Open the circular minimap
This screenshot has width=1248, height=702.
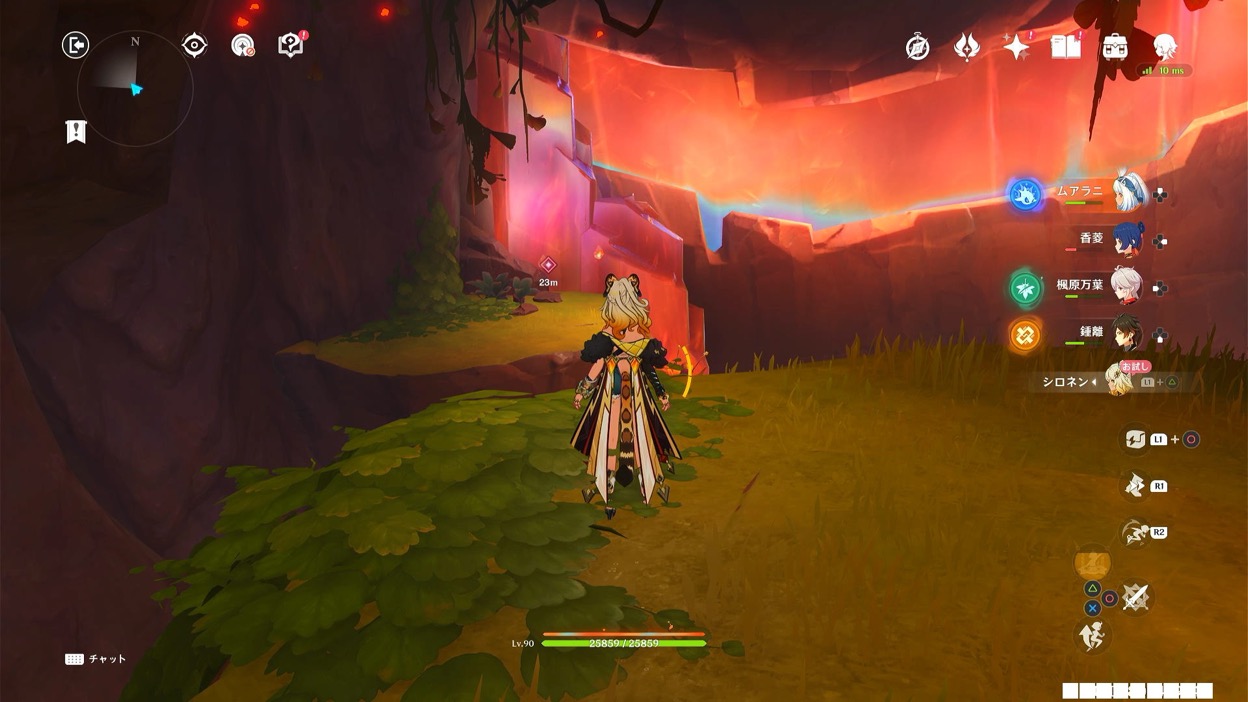pos(135,89)
